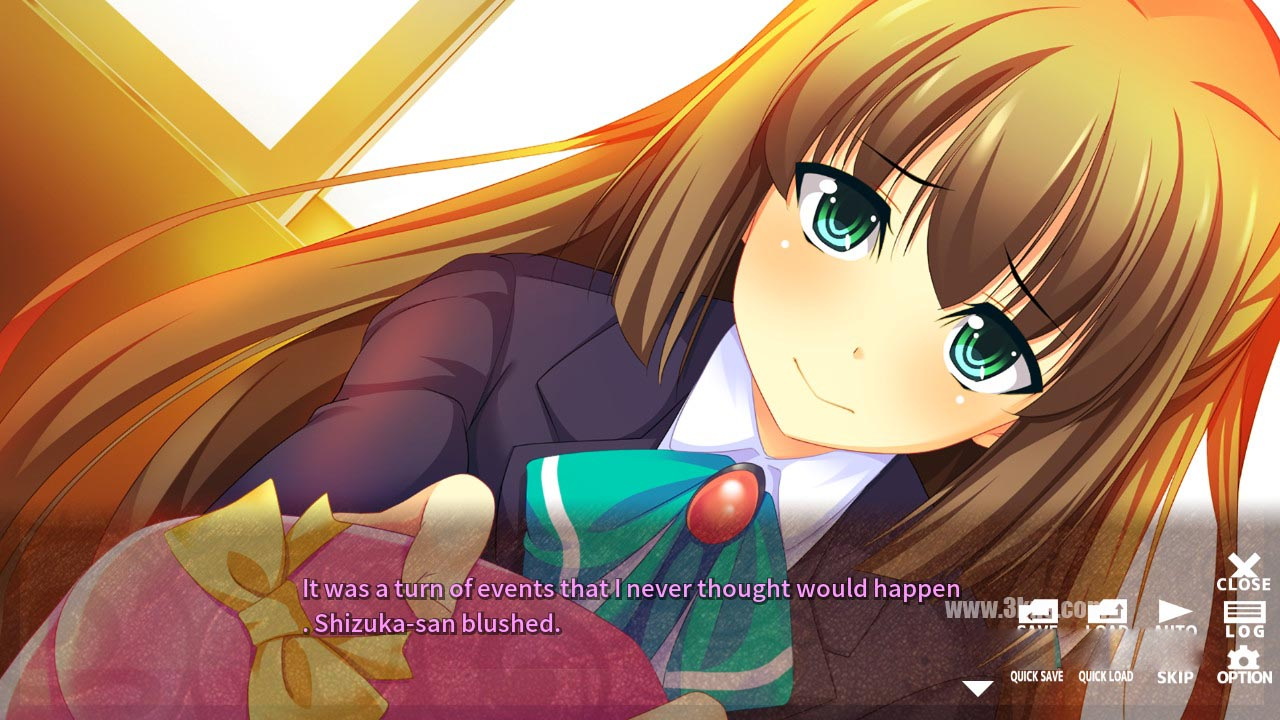Open the OPTION settings menu
The width and height of the screenshot is (1280, 720).
tap(1244, 666)
